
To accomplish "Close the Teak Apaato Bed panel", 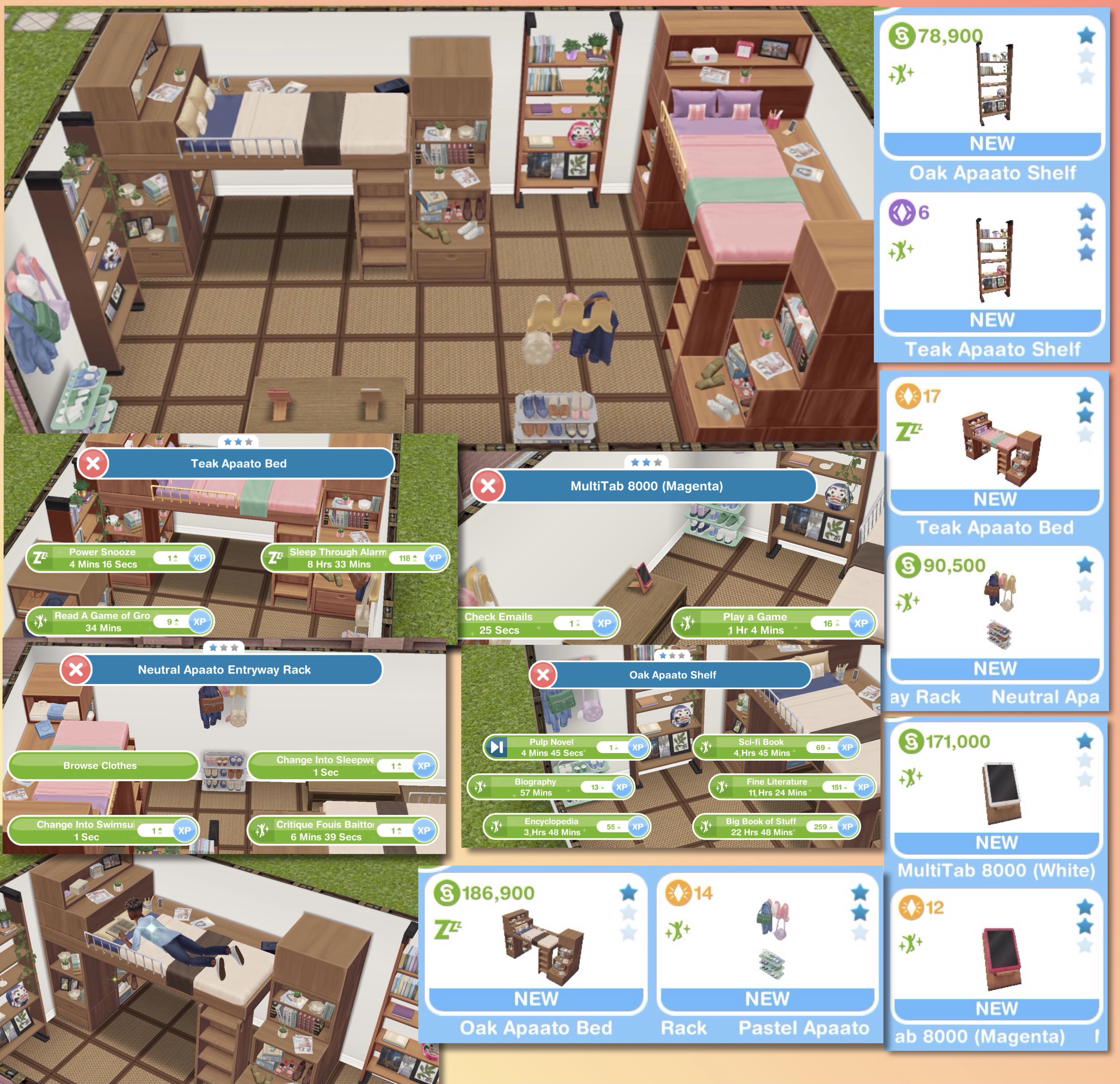I will coord(93,463).
